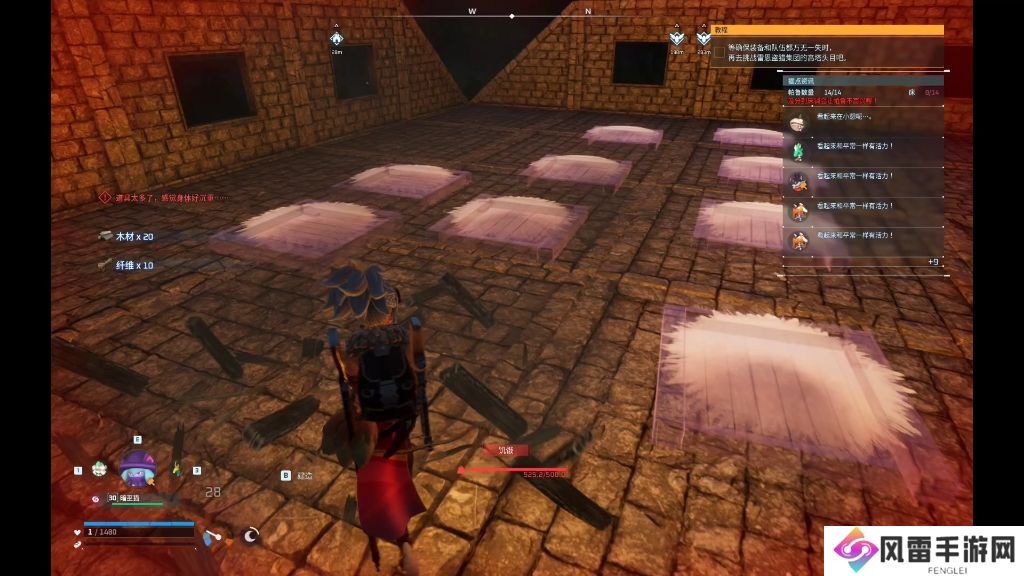Image resolution: width=1024 pixels, height=576 pixels.
Task: Select the purple wizard-hat Pal portrait
Action: point(137,467)
